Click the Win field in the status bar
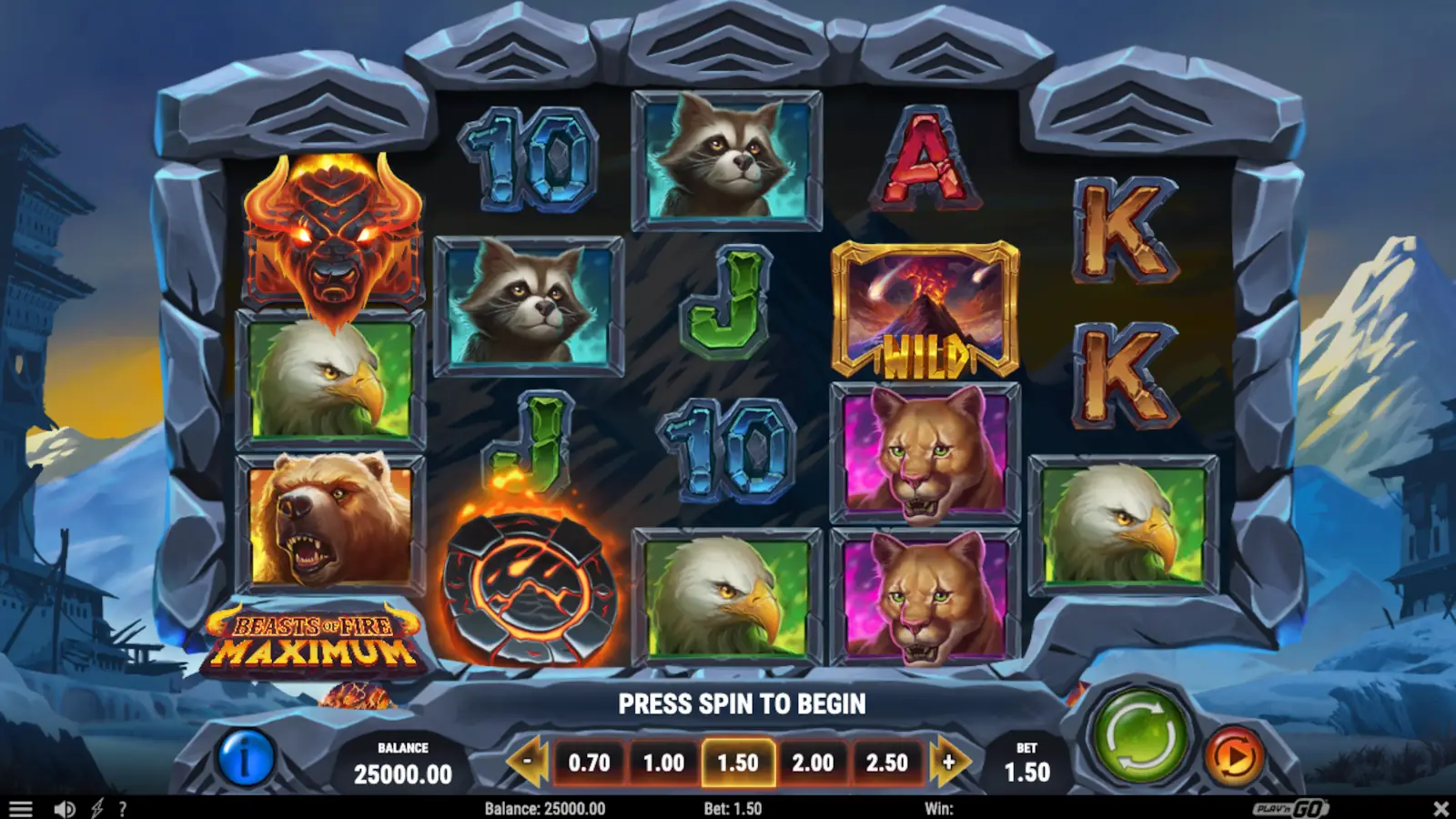Image resolution: width=1456 pixels, height=819 pixels. [937, 807]
